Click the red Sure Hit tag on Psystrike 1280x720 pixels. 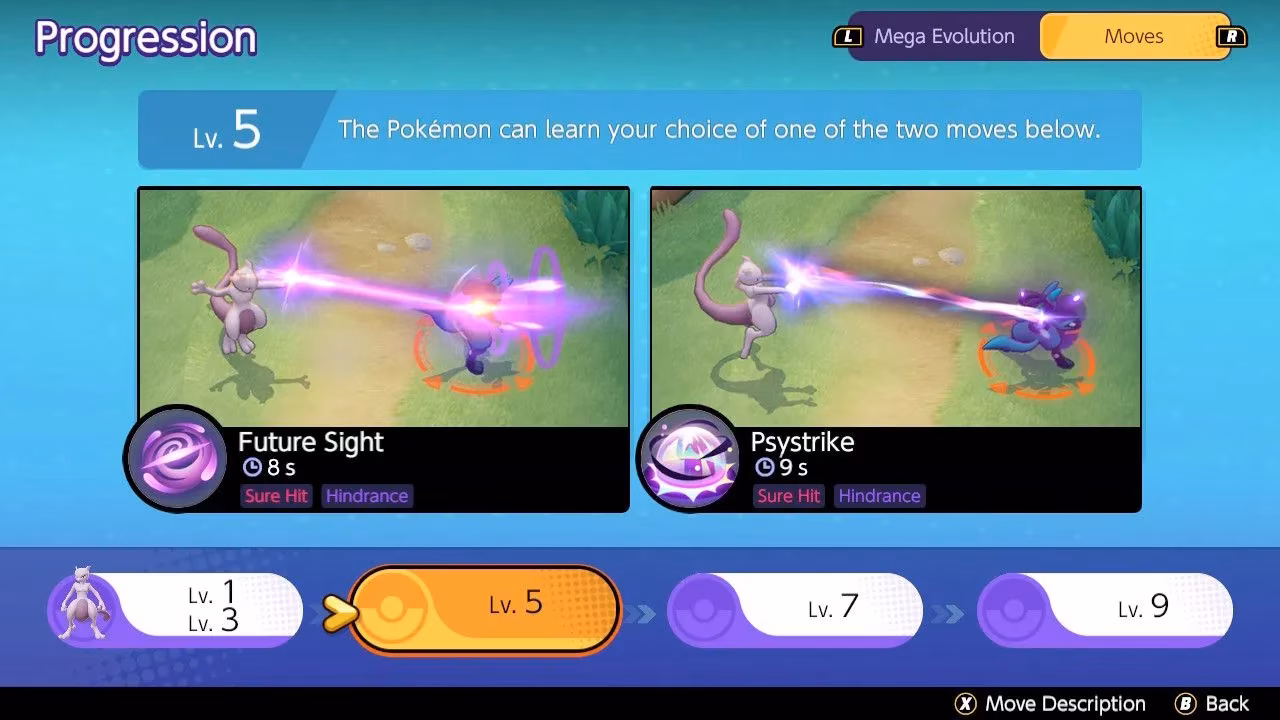point(788,495)
